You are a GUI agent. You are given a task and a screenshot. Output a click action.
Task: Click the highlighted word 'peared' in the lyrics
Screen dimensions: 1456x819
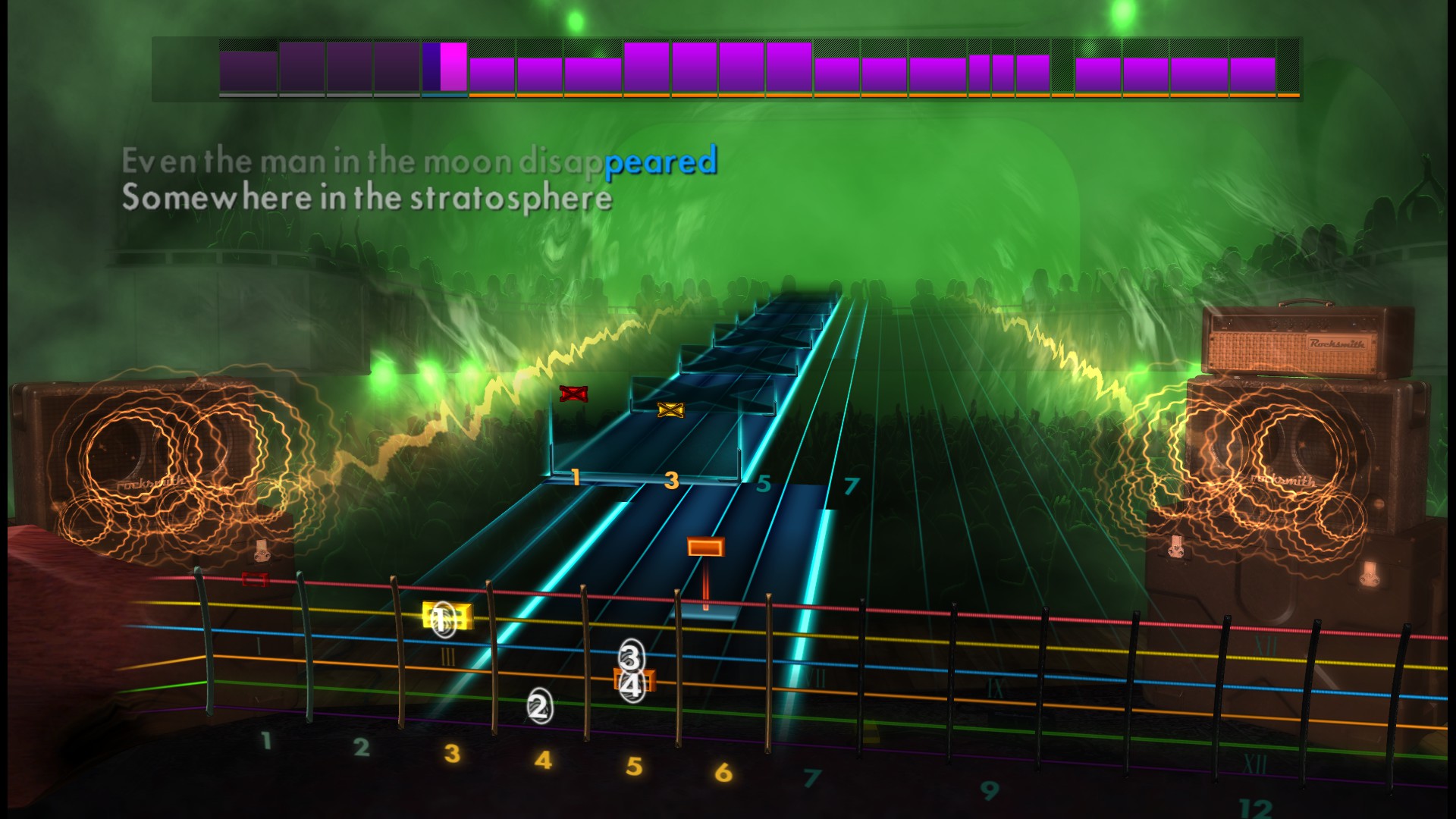pos(661,161)
